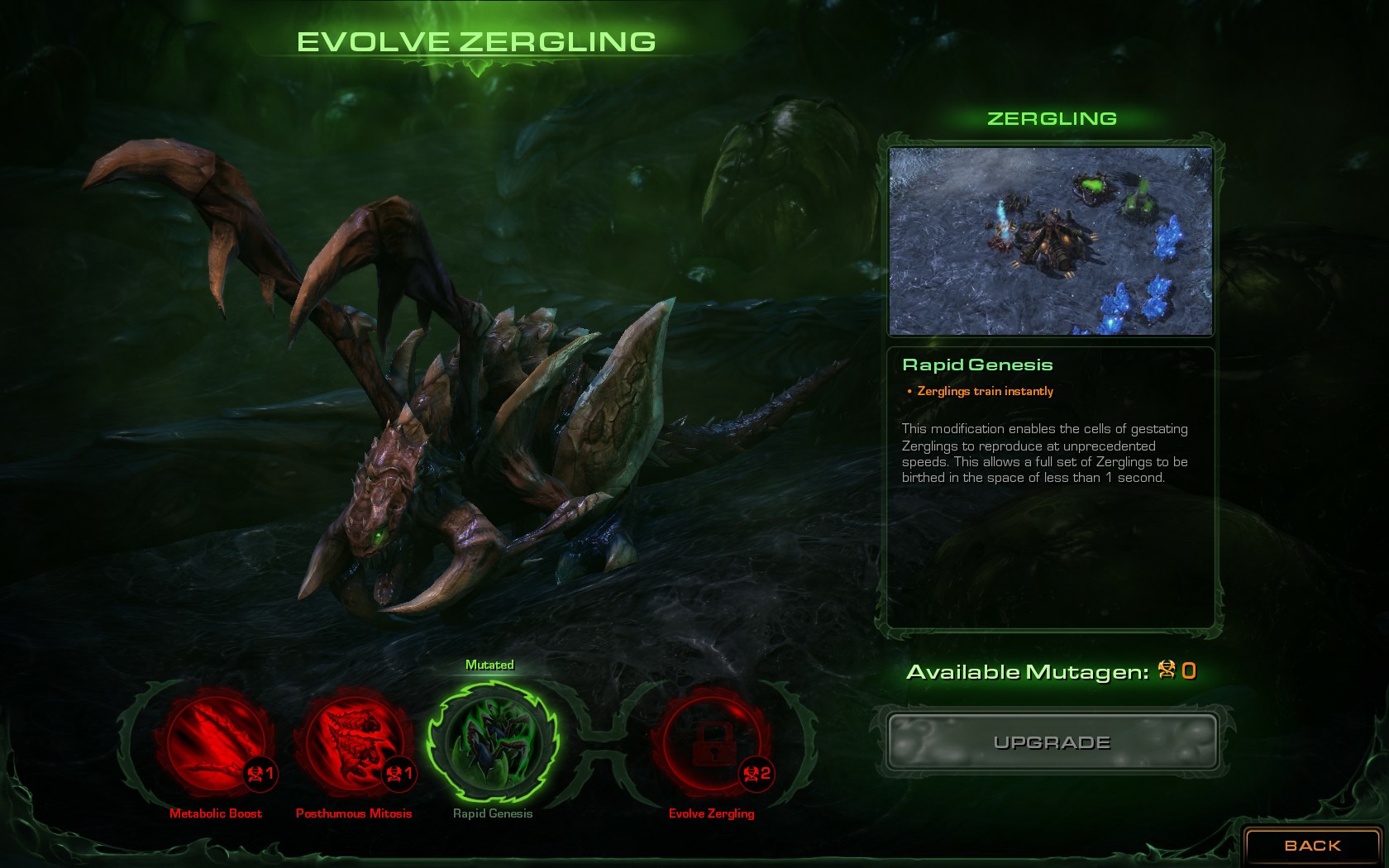This screenshot has height=868, width=1389.
Task: Collapse the Available Mutagen display
Action: 1047,672
